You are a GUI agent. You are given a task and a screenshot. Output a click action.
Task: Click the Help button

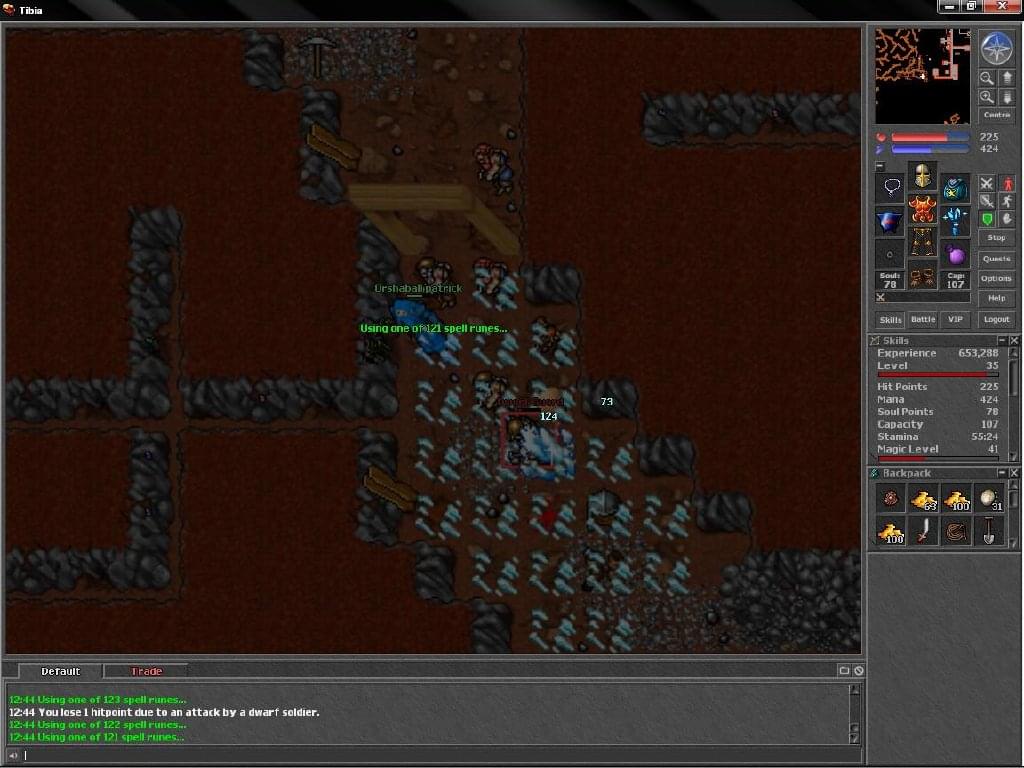(x=996, y=298)
